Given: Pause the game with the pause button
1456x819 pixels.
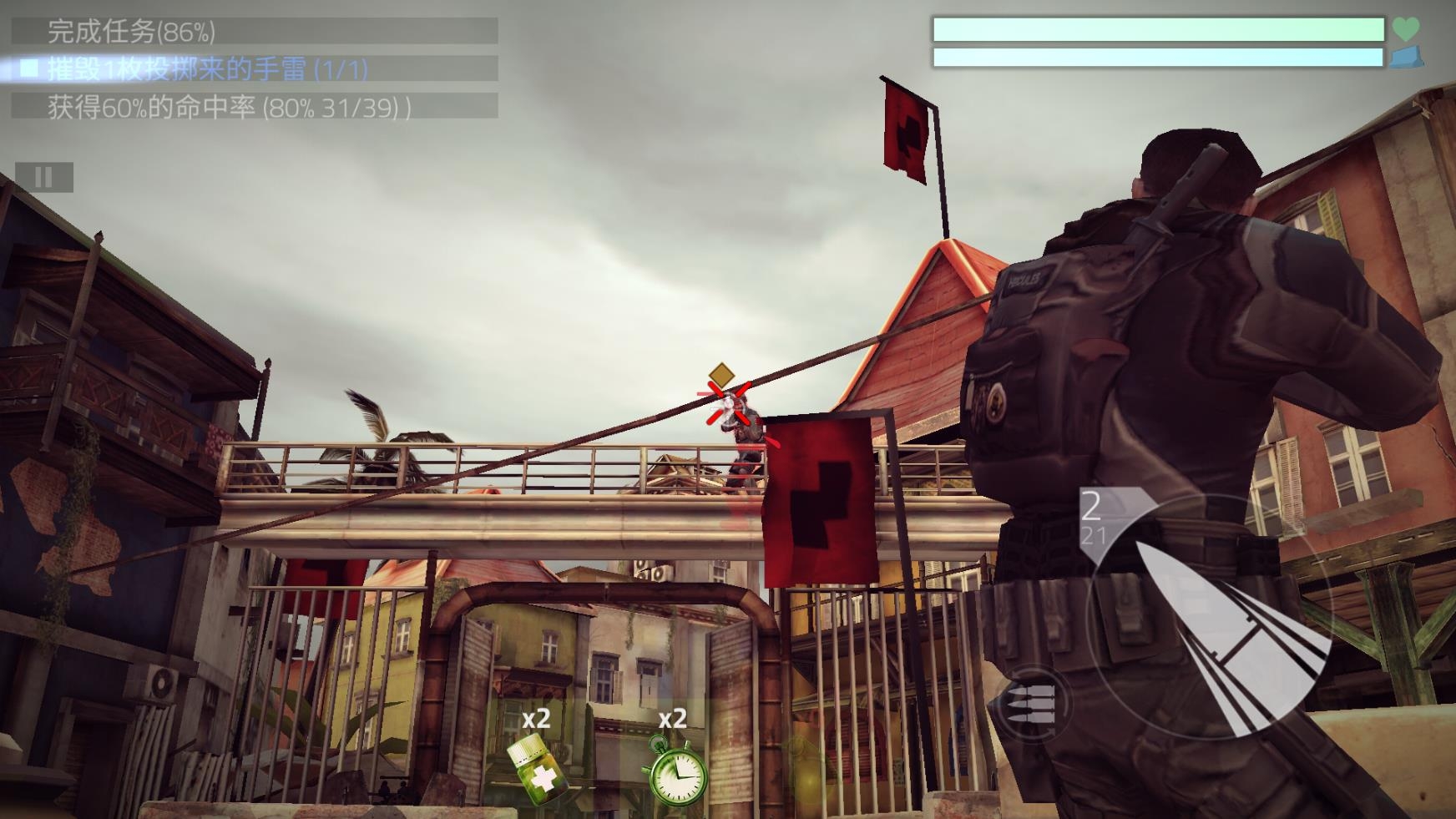Looking at the screenshot, I should [x=43, y=177].
